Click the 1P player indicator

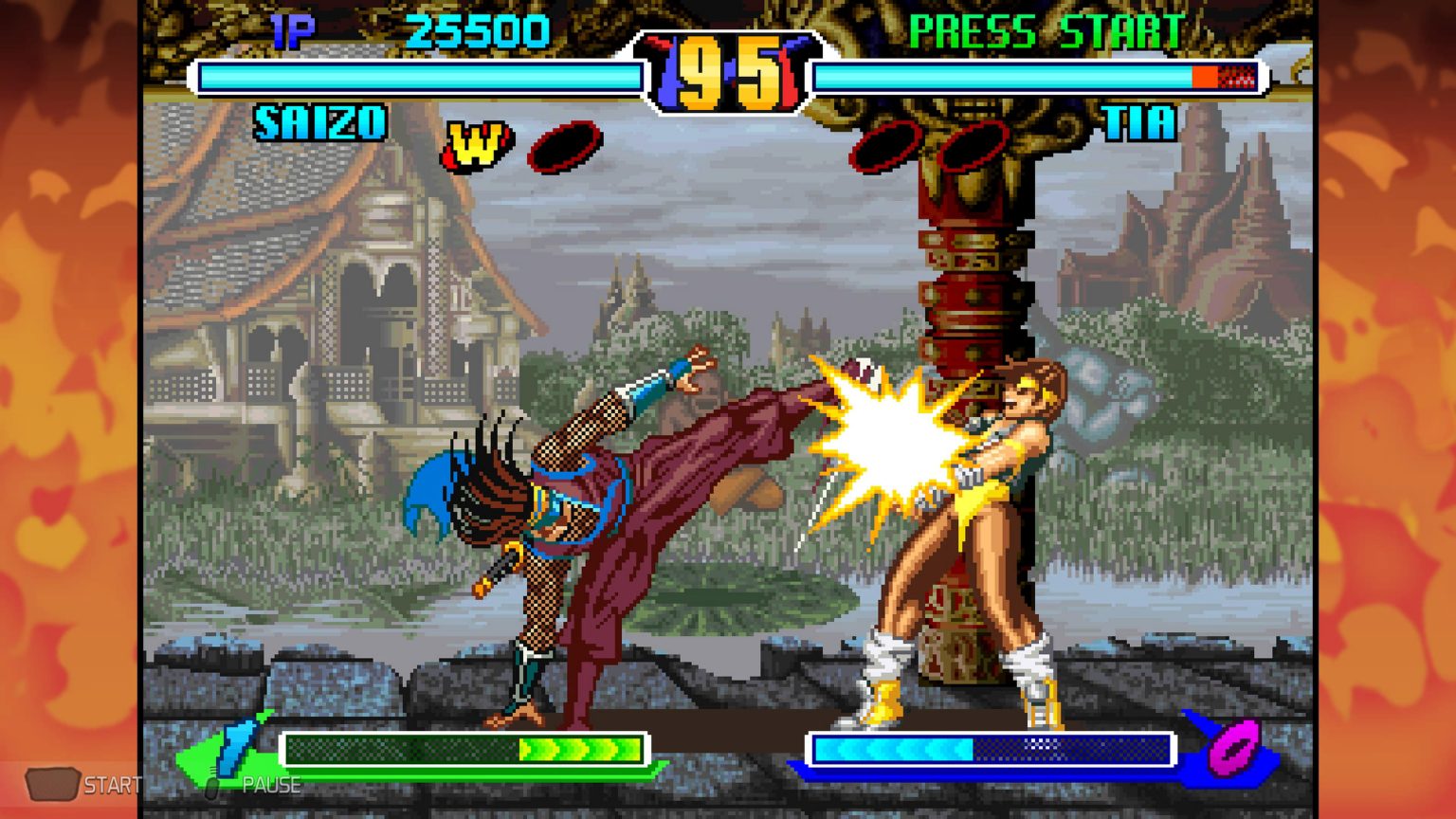click(x=294, y=31)
